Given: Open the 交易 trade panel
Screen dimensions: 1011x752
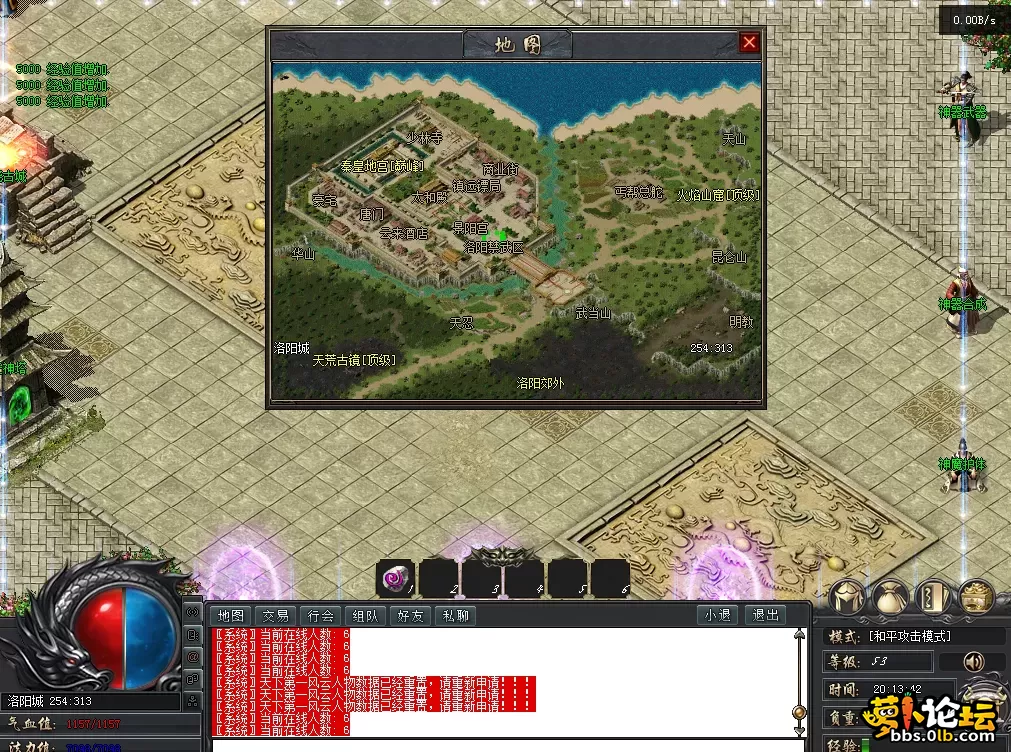Looking at the screenshot, I should tap(276, 616).
